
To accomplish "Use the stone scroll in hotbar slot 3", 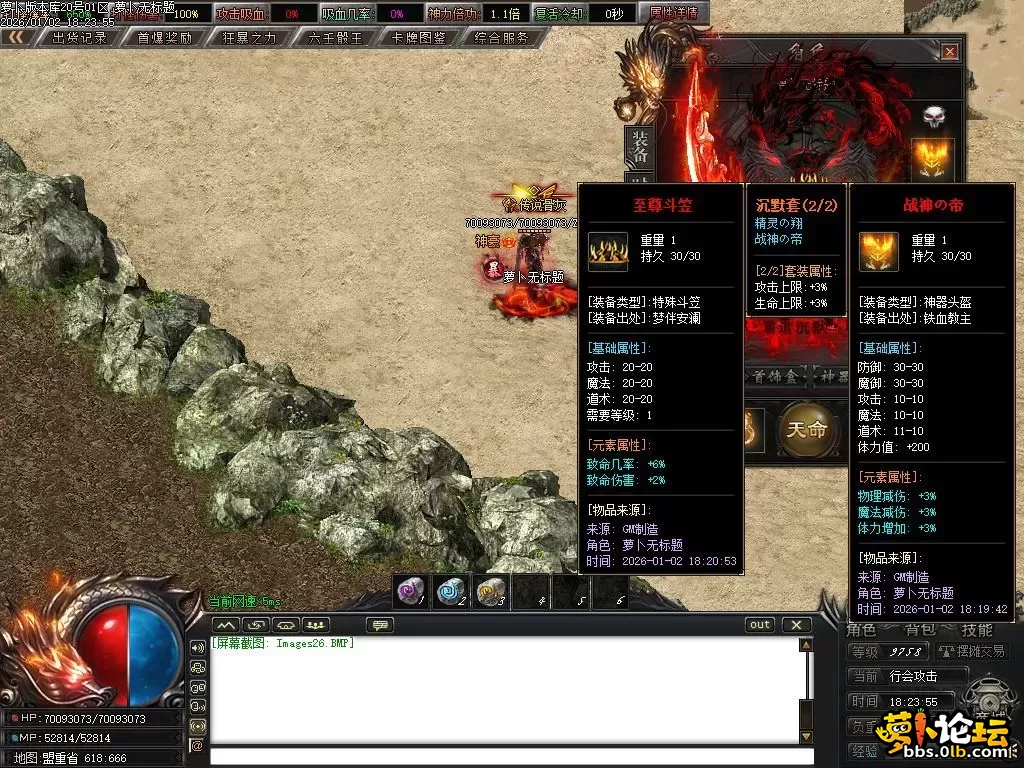I will [490, 591].
